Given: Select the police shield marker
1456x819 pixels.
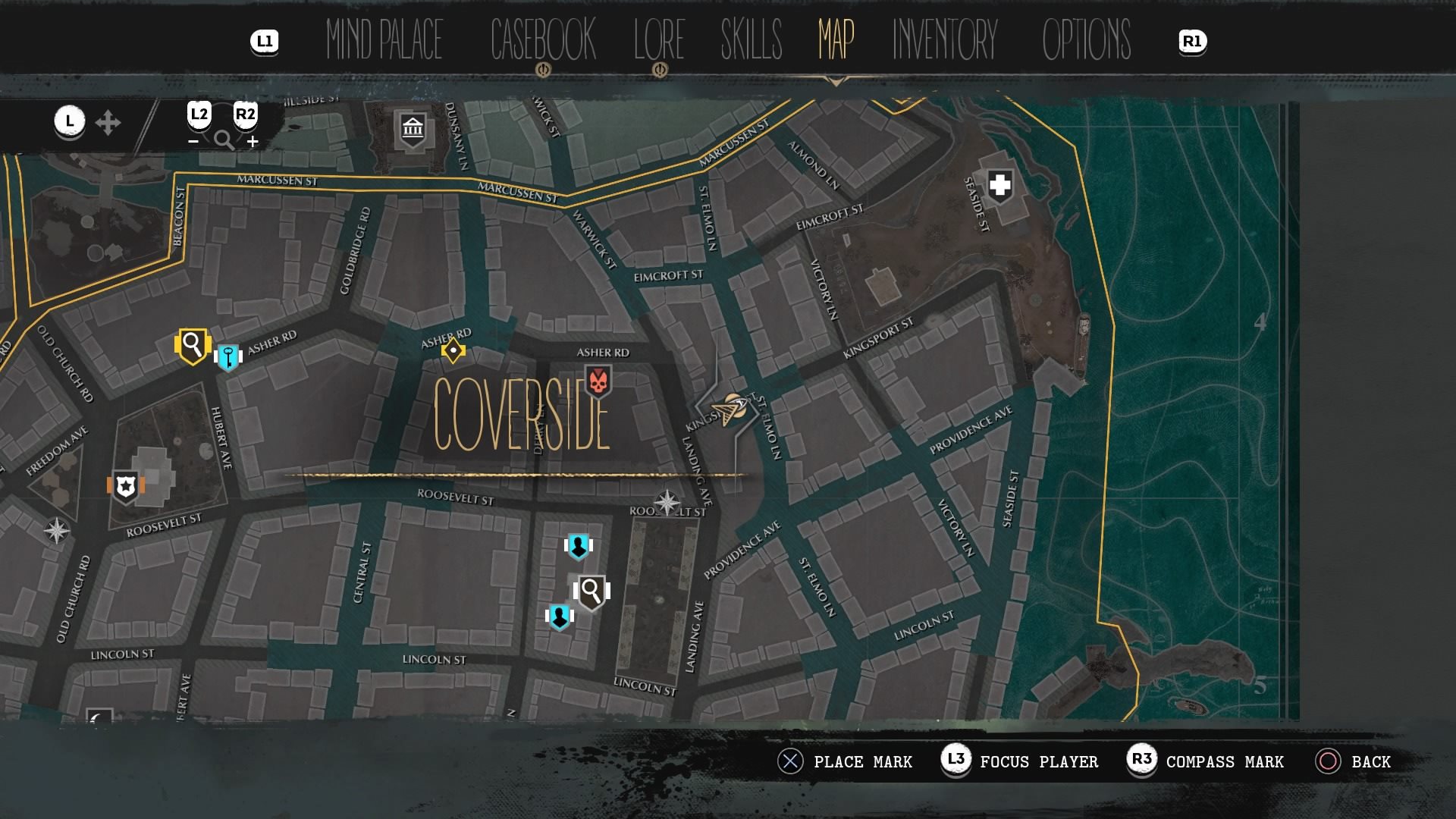Looking at the screenshot, I should coord(126,486).
